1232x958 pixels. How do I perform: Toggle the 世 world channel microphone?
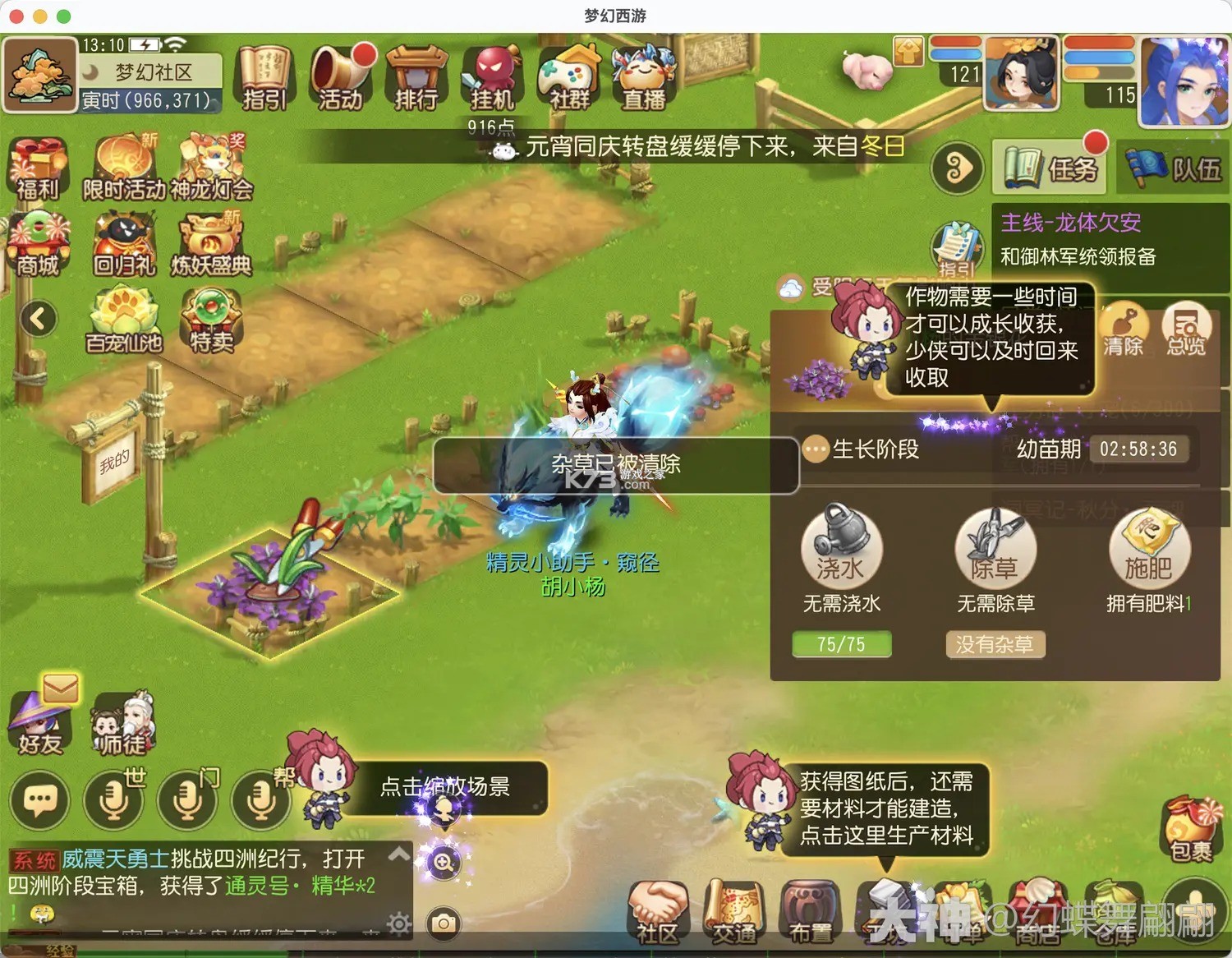pyautogui.click(x=113, y=799)
